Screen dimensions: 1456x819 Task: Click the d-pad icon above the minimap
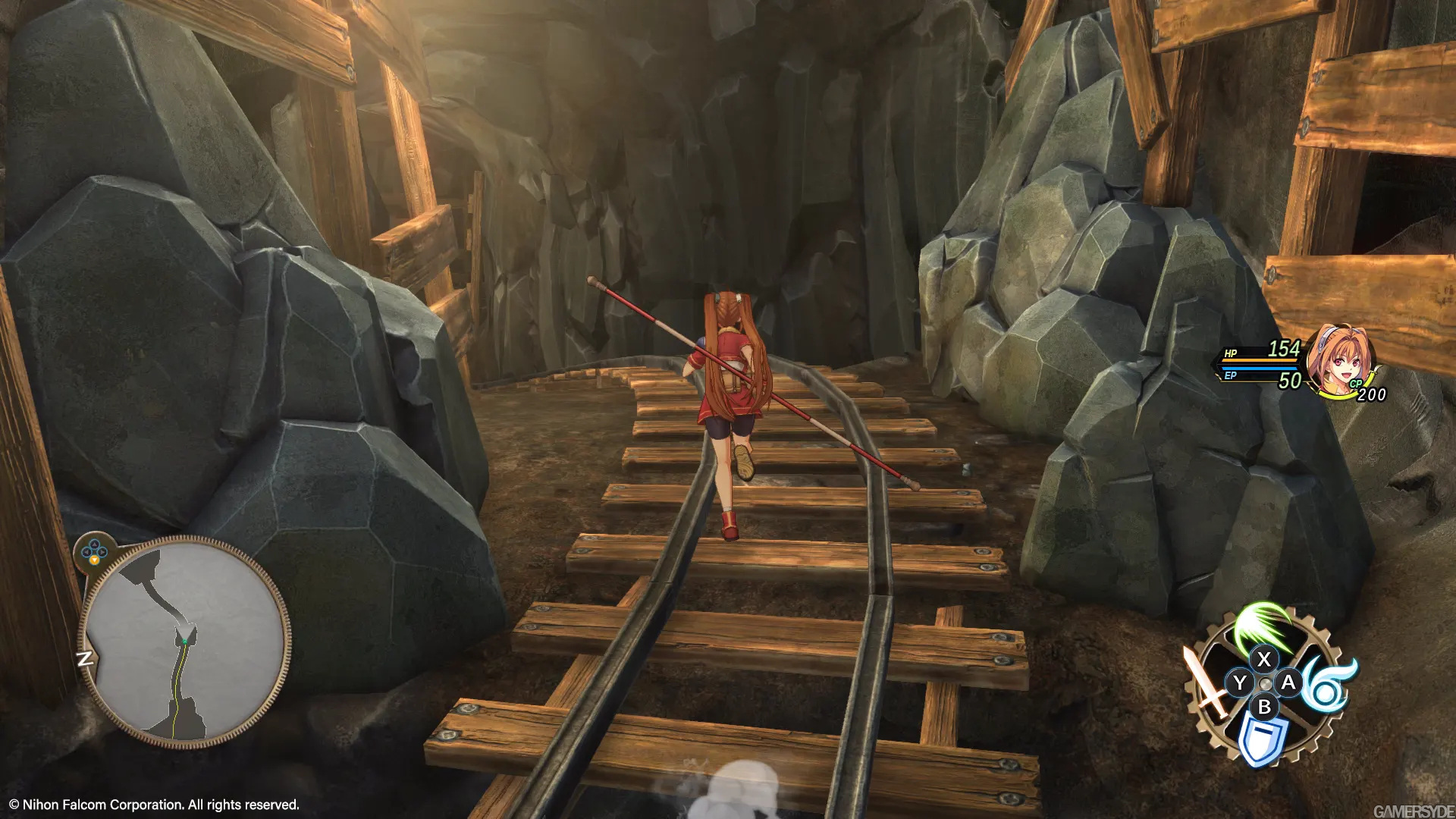[95, 551]
